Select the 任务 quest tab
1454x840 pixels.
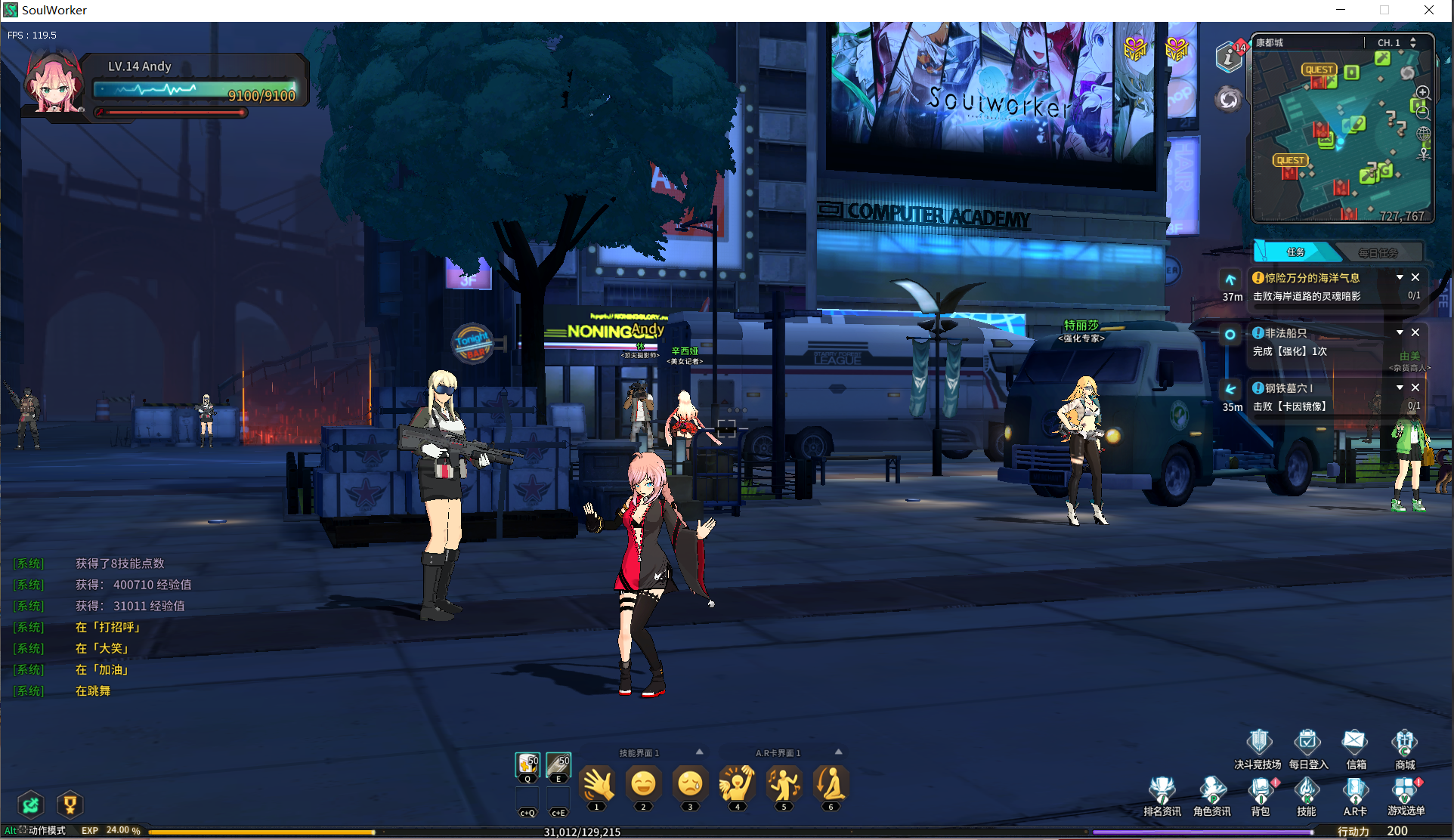(x=1295, y=252)
